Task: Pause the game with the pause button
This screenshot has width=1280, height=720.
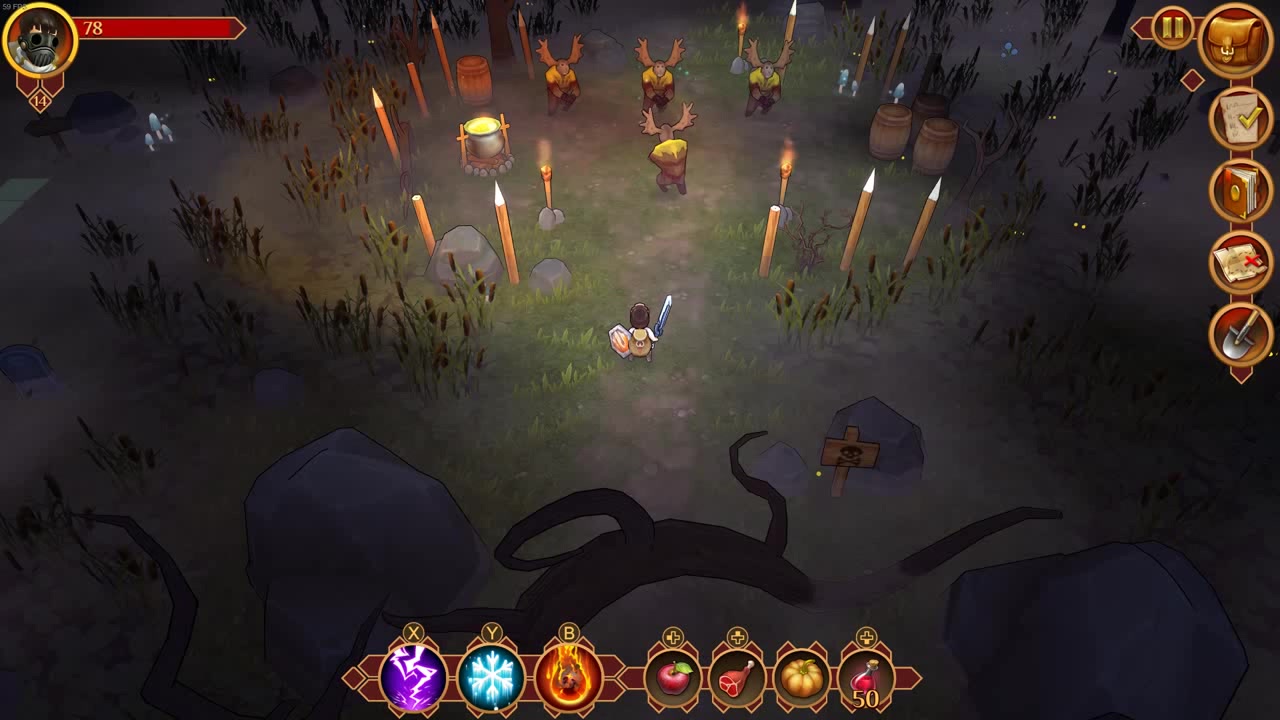Action: tap(1172, 27)
